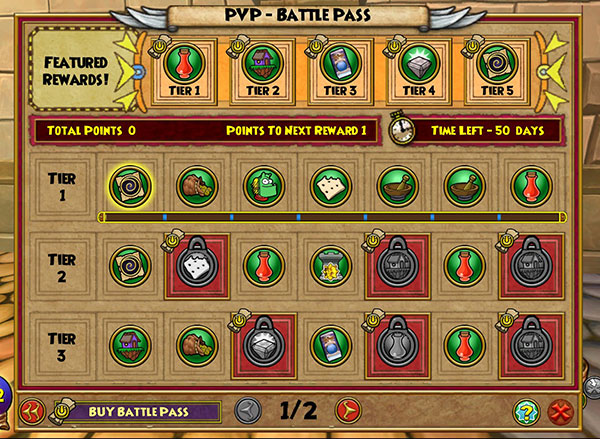600x439 pixels.
Task: Select the highlighted spiral reward in Tier 1
Action: tap(129, 184)
